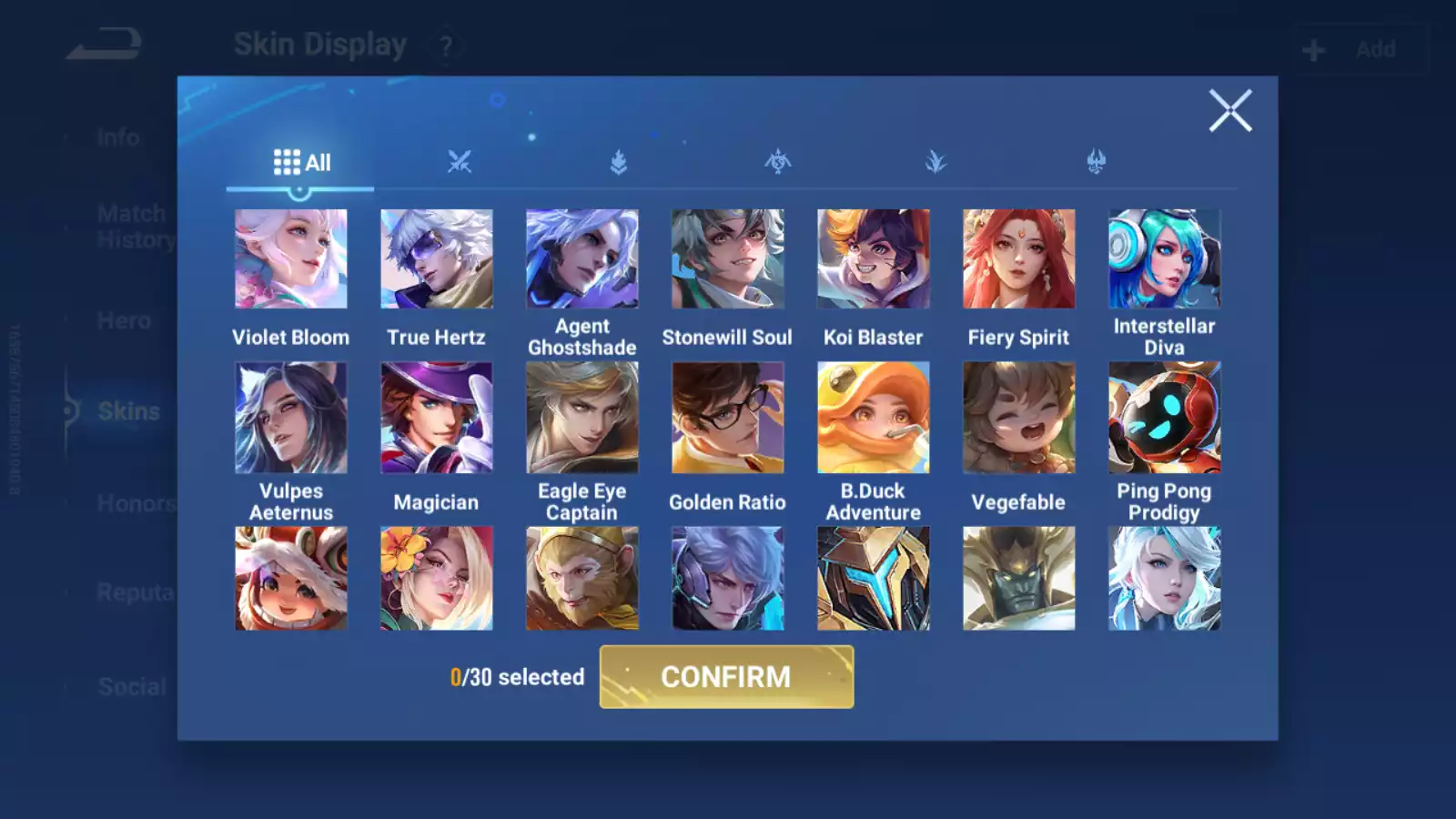Open the Hero section in the sidebar
The image size is (1456, 819).
pyautogui.click(x=123, y=320)
